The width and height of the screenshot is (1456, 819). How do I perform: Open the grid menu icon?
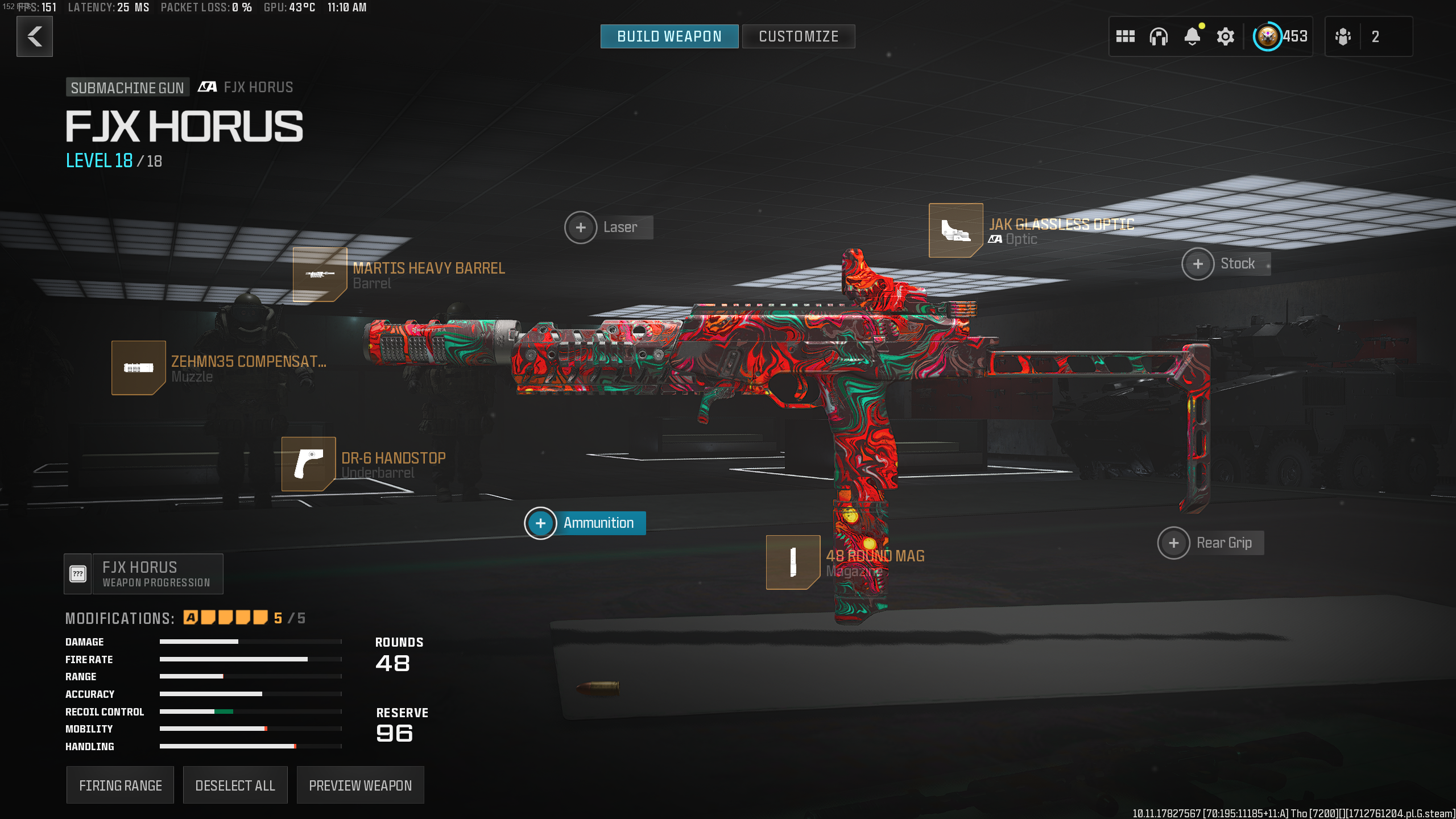(x=1125, y=37)
